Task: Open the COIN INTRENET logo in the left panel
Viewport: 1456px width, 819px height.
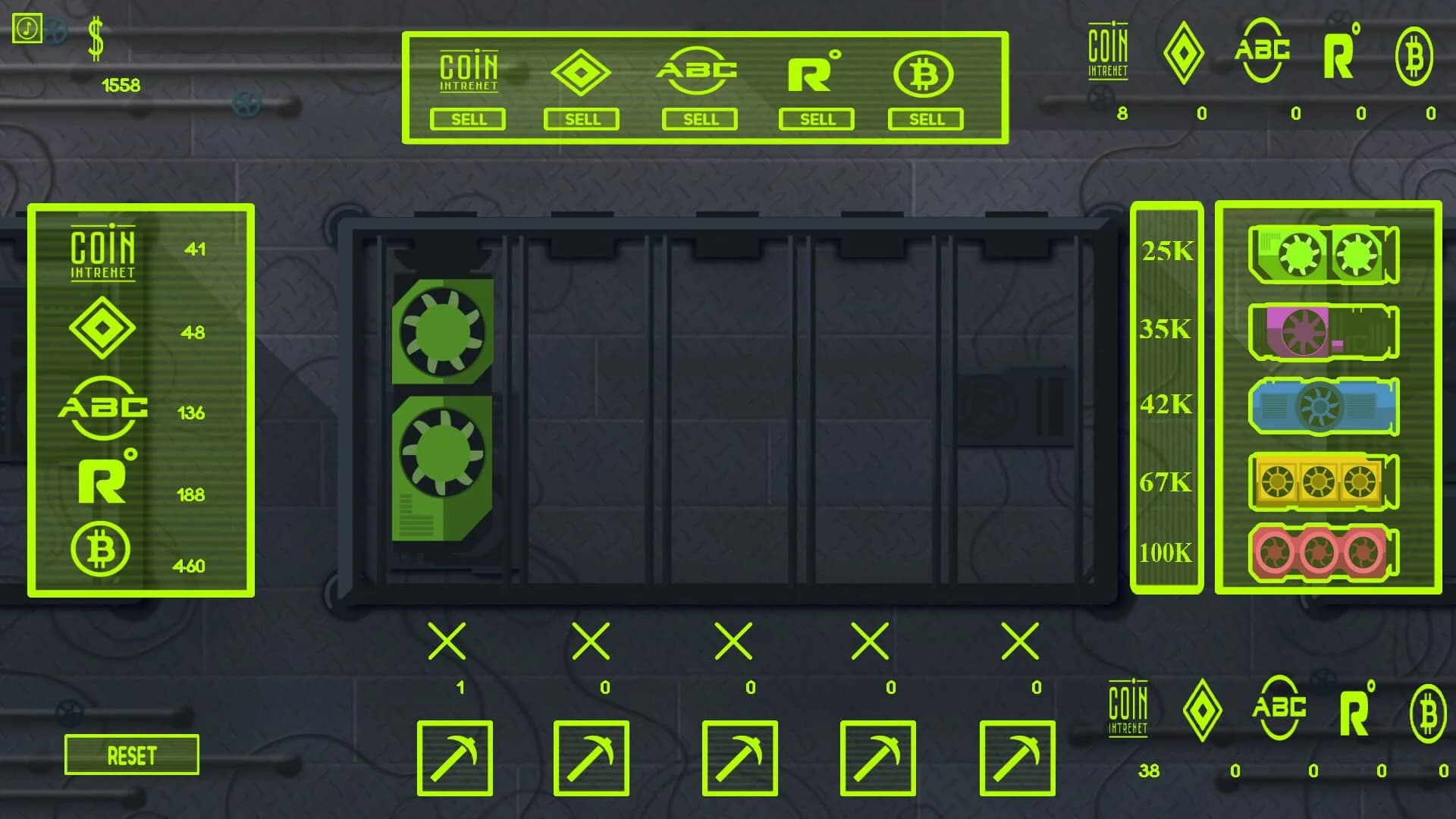Action: (x=102, y=250)
